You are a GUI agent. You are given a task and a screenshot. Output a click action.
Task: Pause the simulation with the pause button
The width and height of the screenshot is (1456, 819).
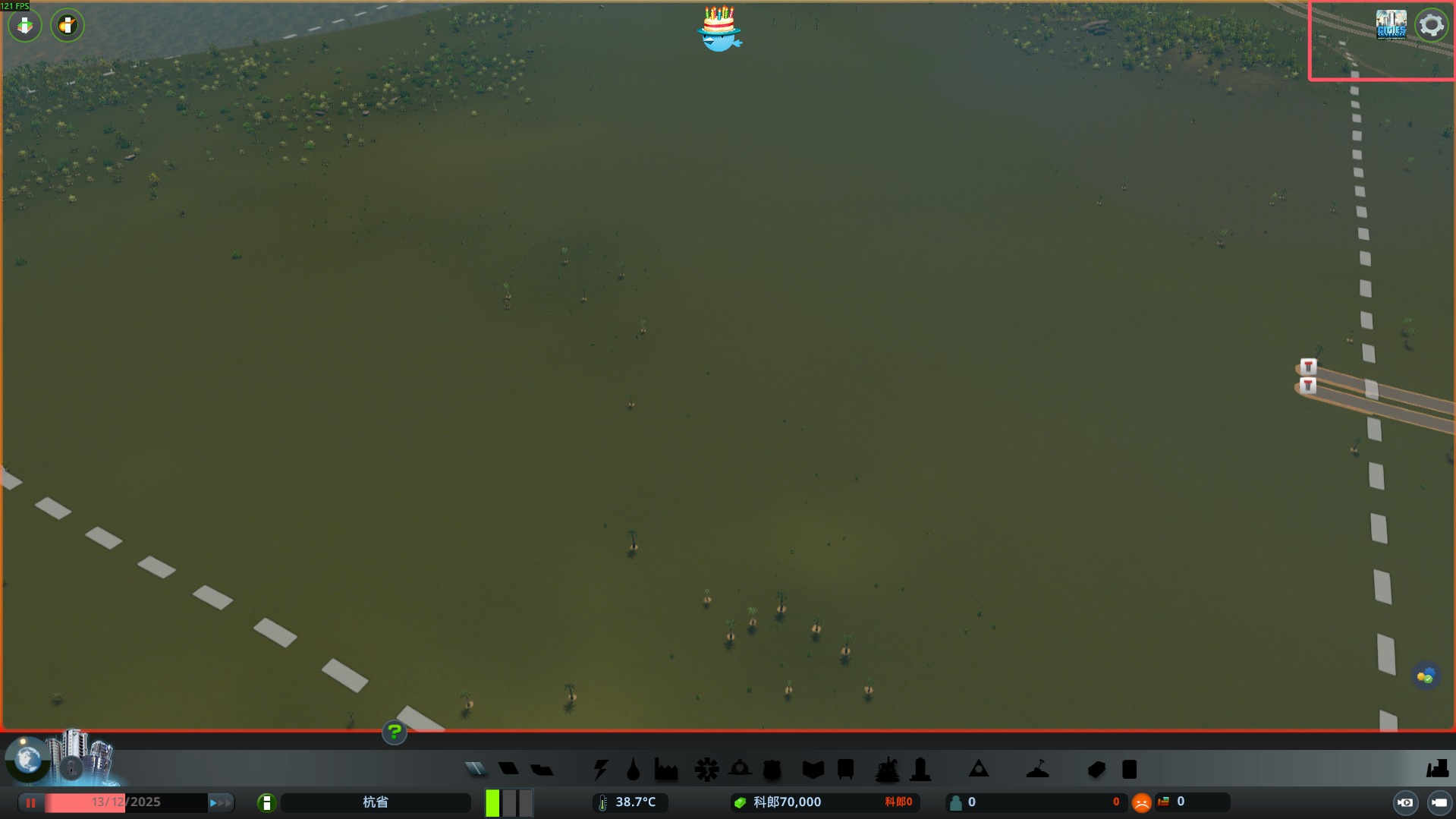click(x=31, y=802)
